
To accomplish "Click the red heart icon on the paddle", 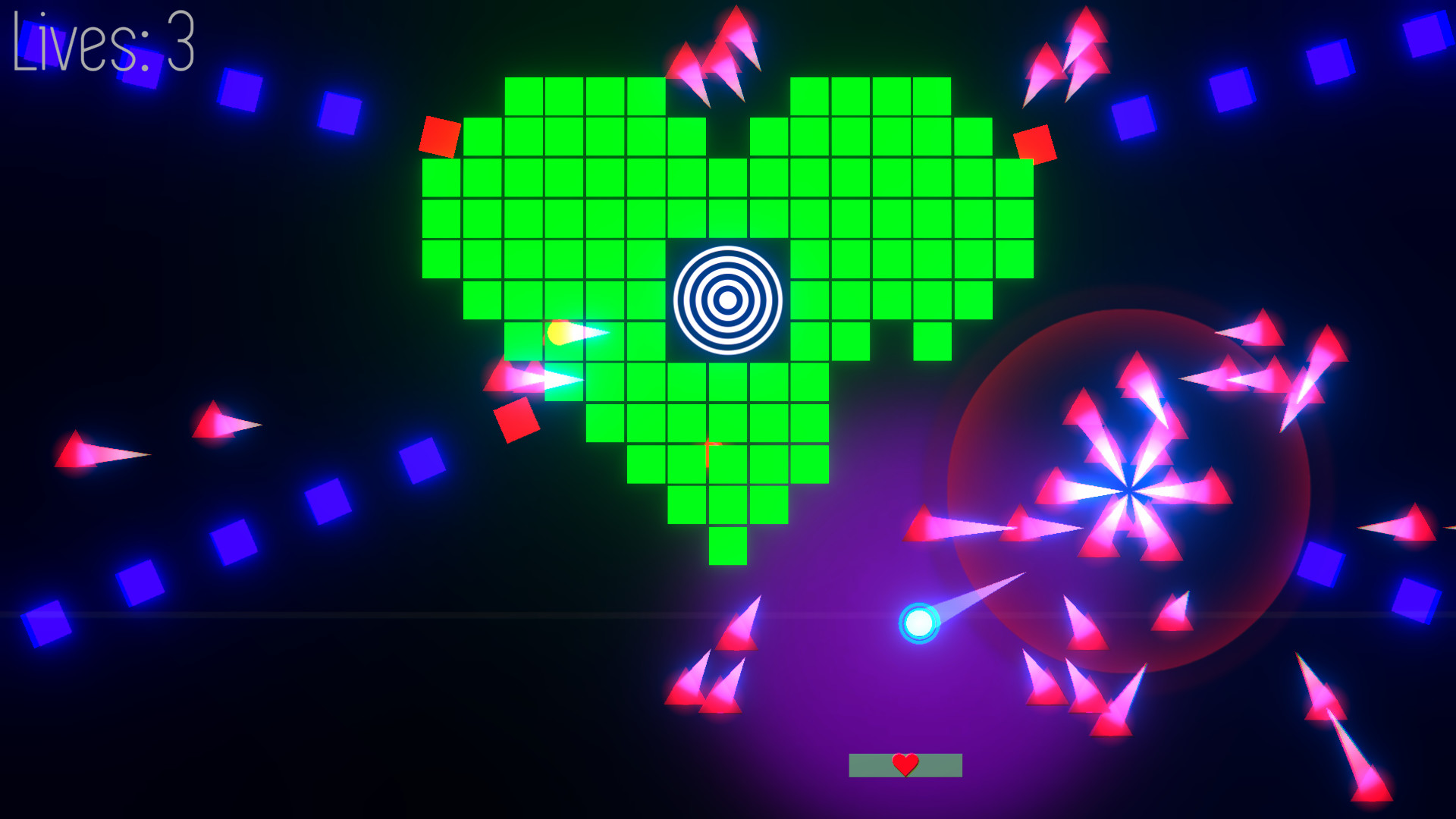I will click(x=905, y=765).
